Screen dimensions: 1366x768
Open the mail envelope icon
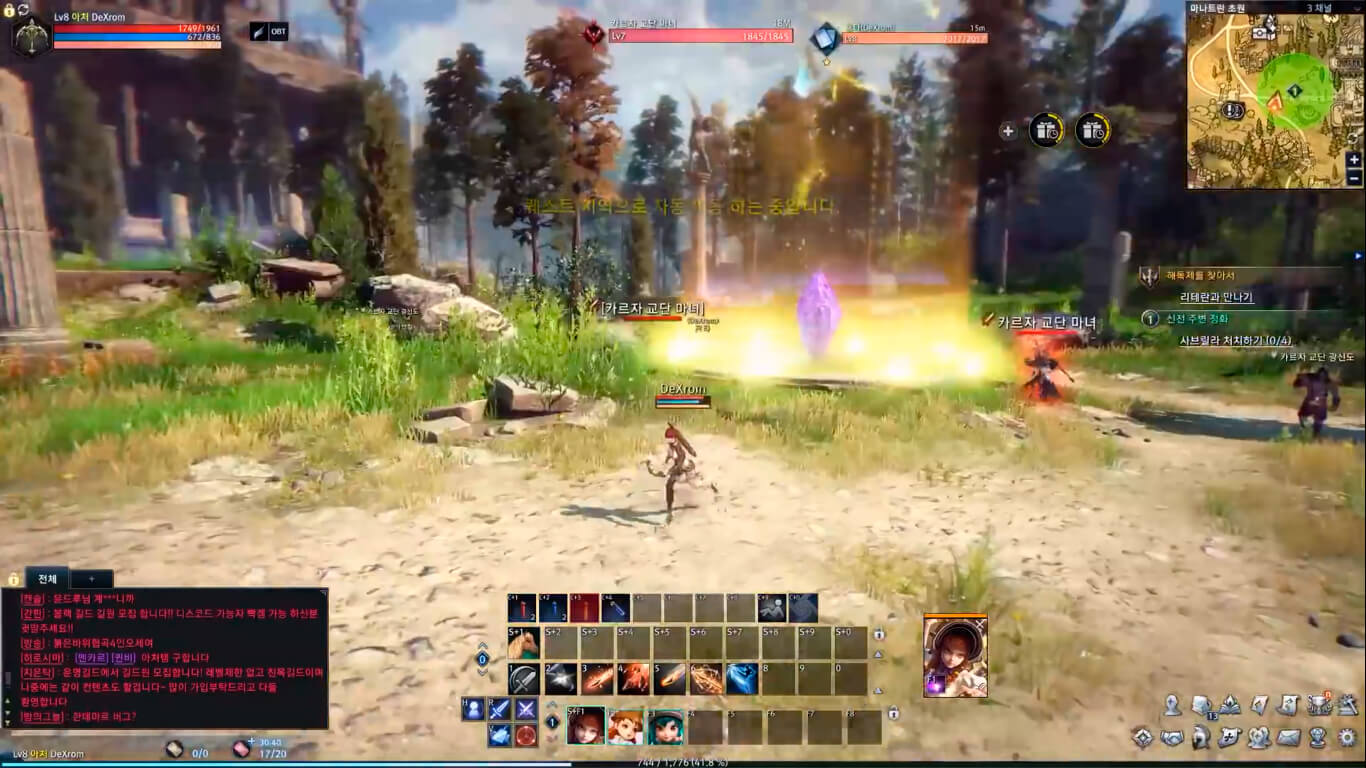[x=1289, y=738]
